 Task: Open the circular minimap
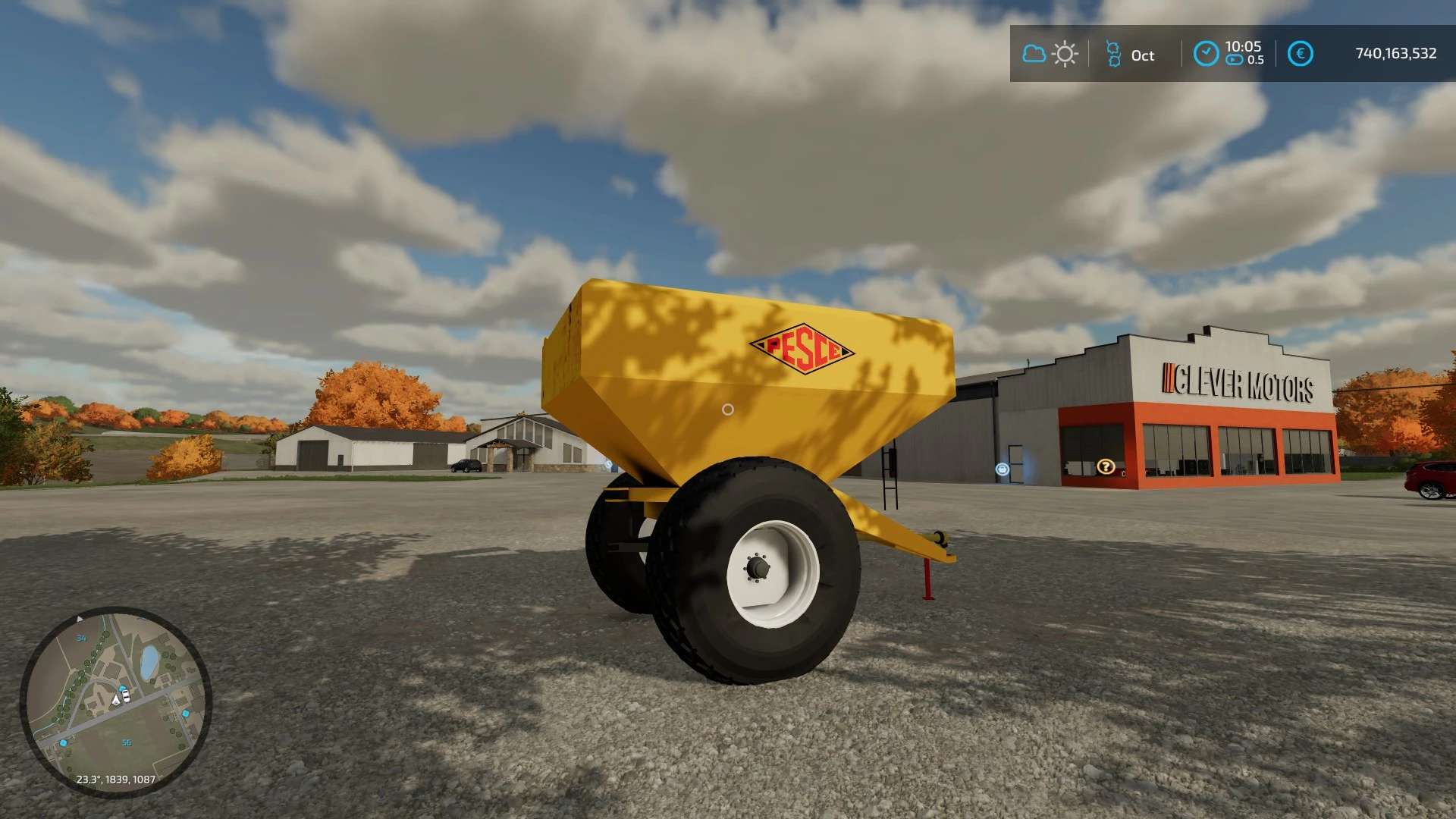point(115,701)
